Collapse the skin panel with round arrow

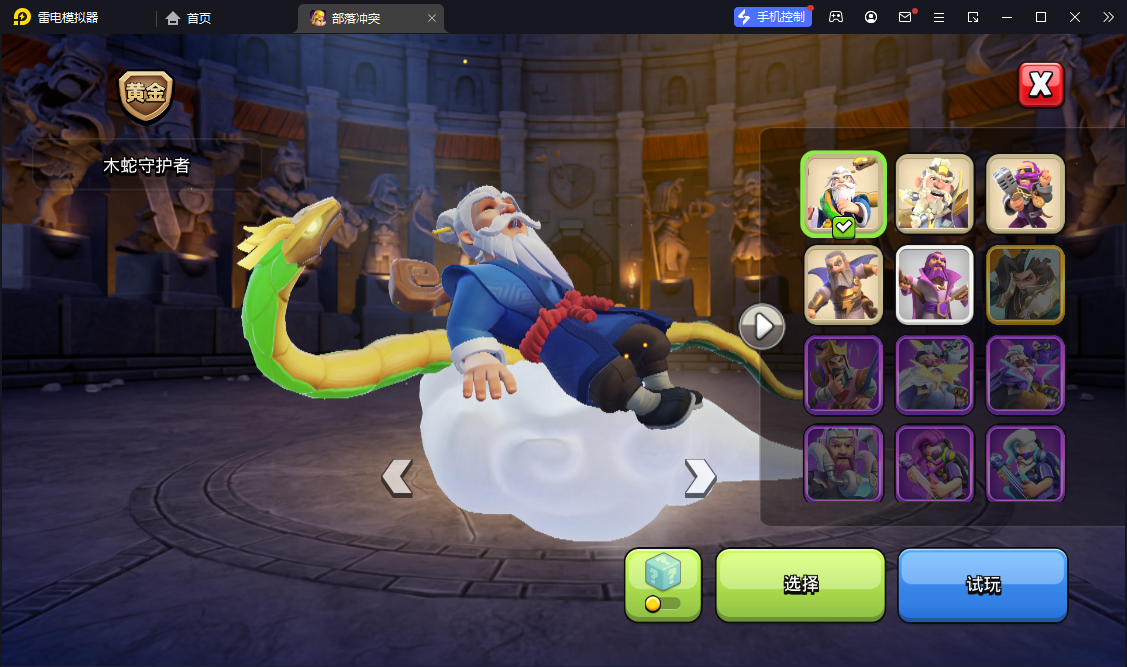762,326
